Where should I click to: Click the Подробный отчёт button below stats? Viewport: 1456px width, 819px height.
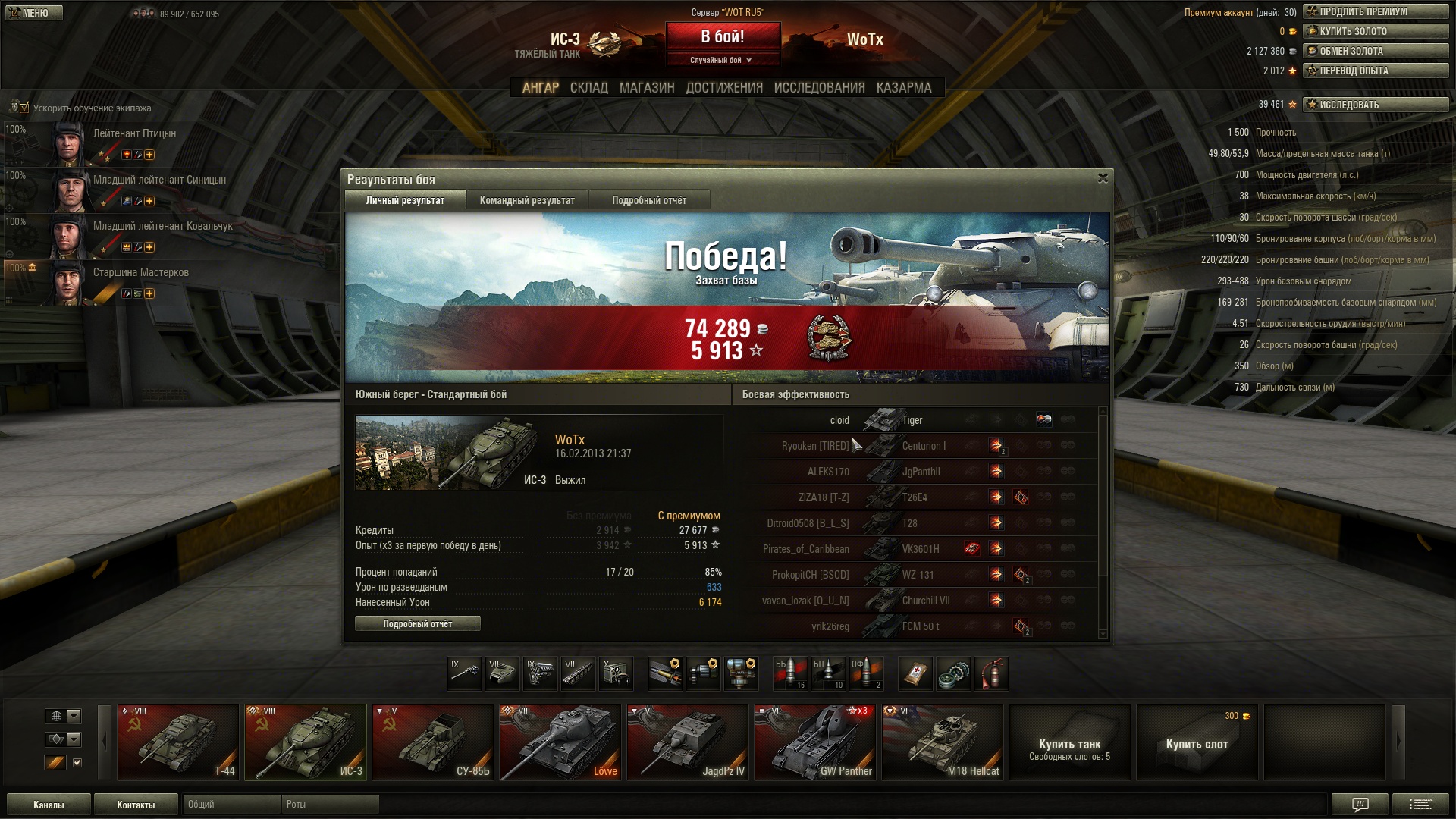click(417, 623)
